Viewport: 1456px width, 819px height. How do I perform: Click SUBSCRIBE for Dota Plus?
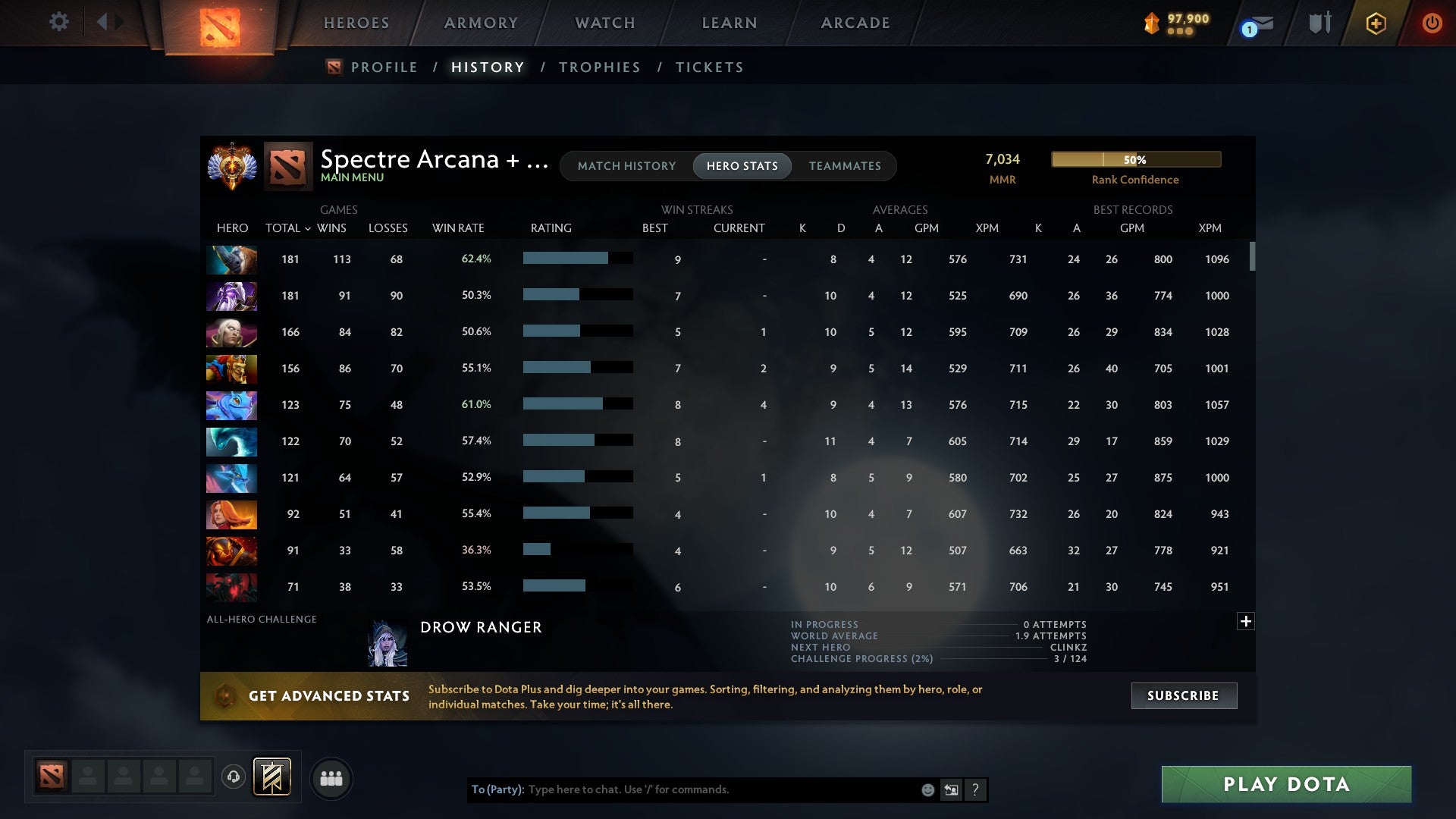point(1183,695)
